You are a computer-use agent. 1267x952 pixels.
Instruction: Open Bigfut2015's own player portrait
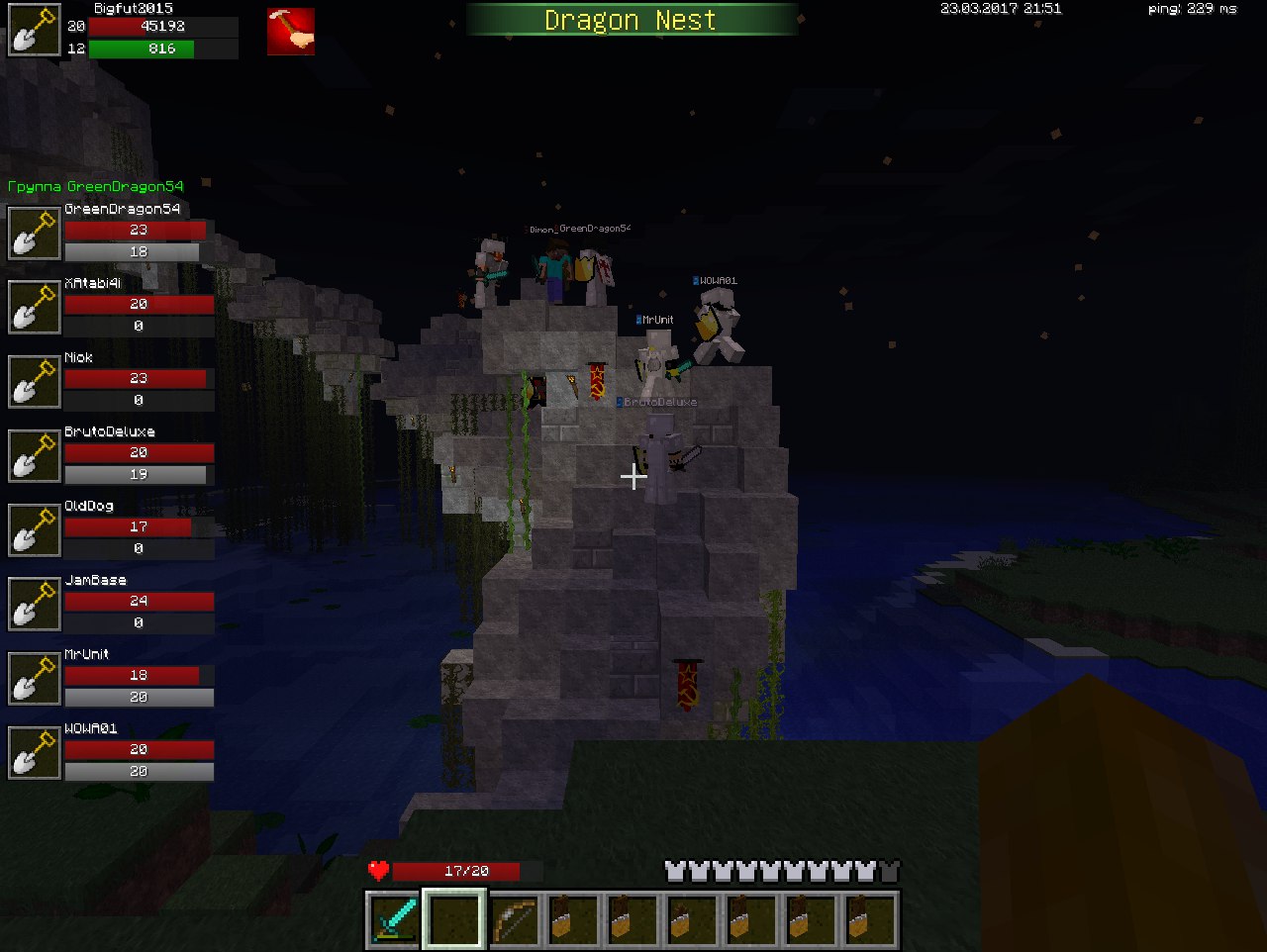pyautogui.click(x=34, y=32)
